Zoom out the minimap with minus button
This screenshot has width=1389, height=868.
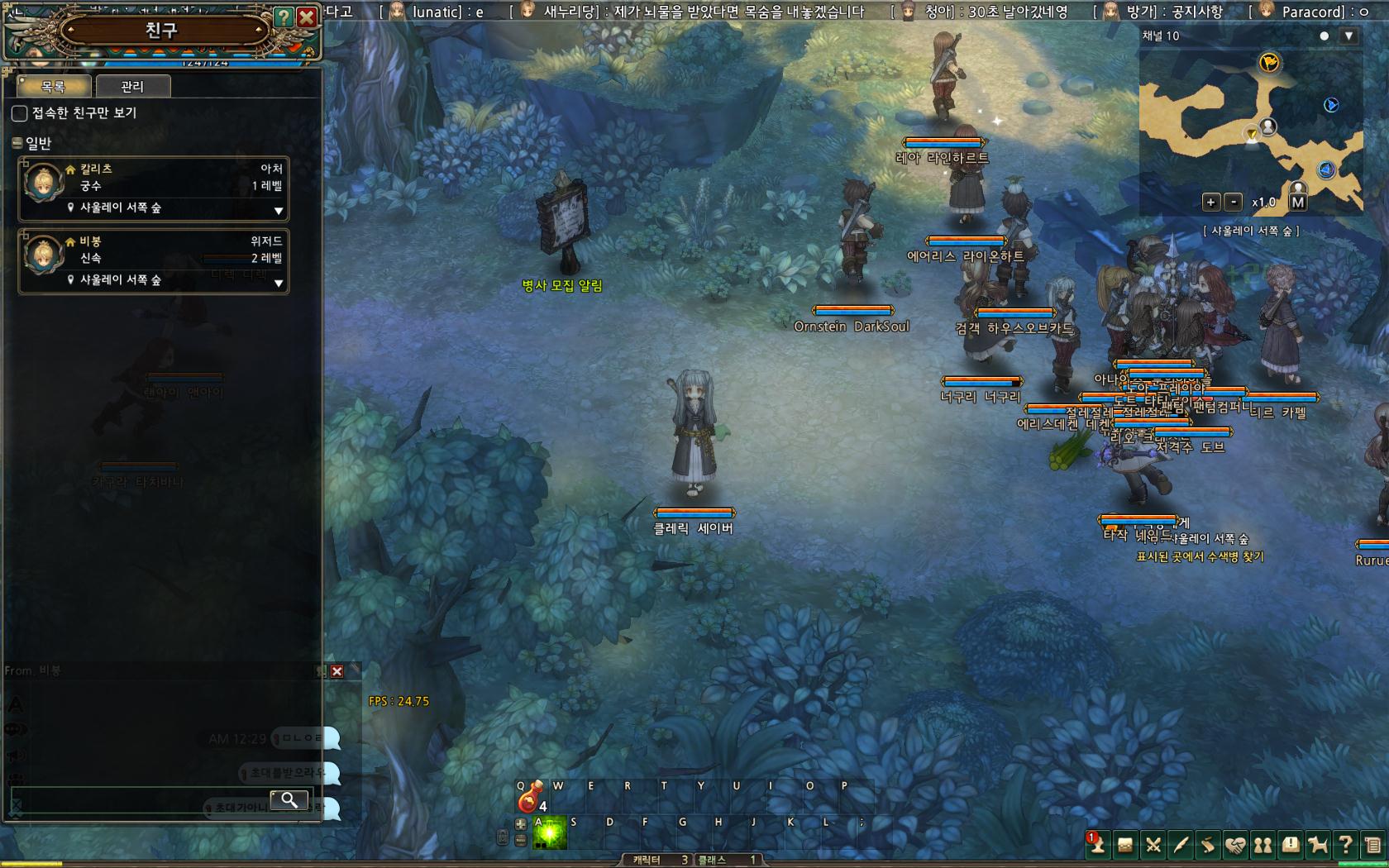(x=1233, y=202)
